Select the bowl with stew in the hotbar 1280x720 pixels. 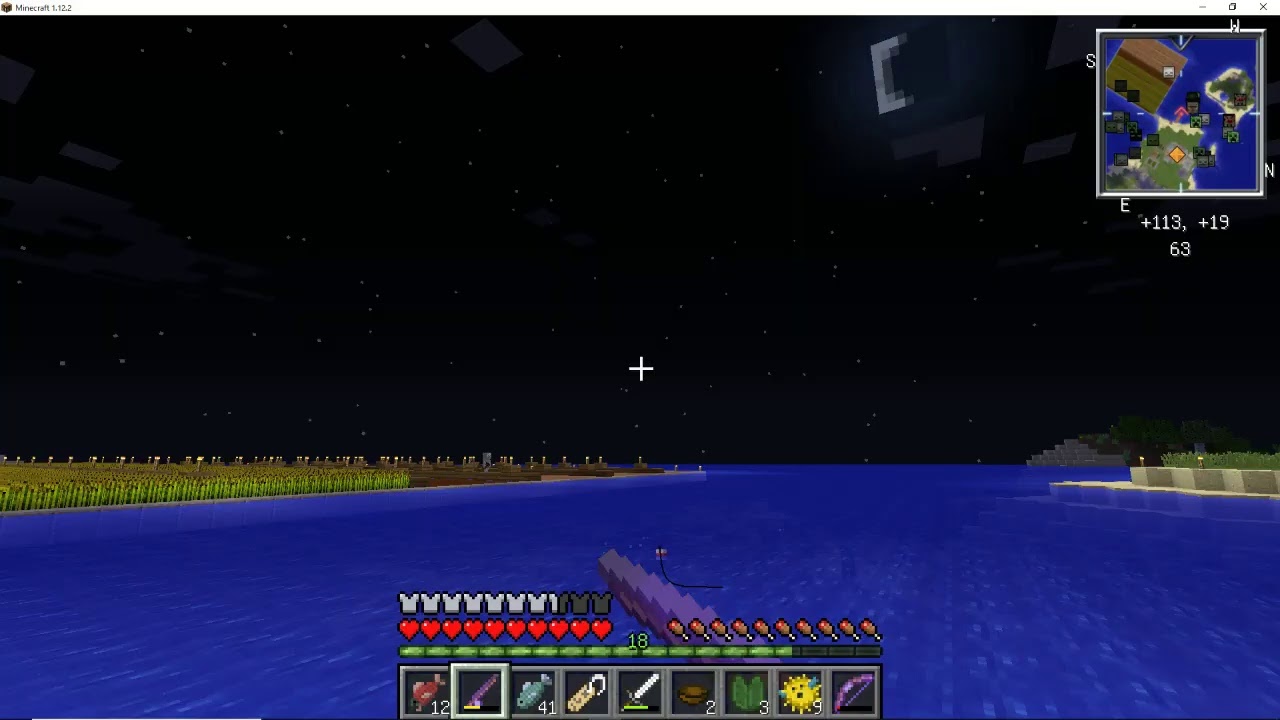[x=694, y=690]
